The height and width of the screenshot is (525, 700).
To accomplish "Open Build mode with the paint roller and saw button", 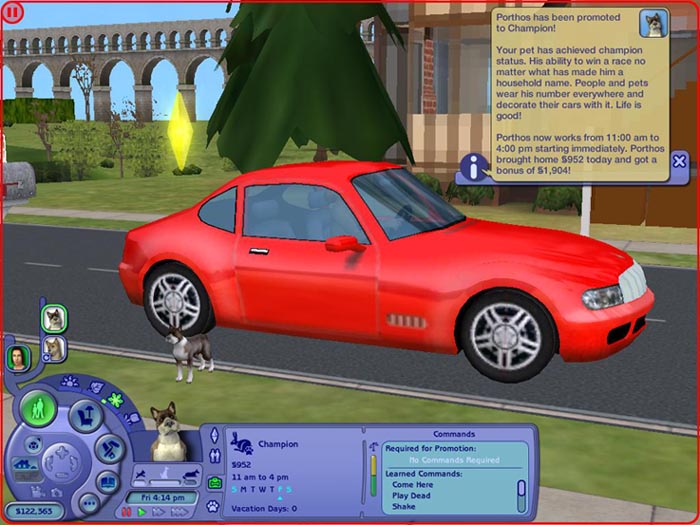I will (x=110, y=448).
